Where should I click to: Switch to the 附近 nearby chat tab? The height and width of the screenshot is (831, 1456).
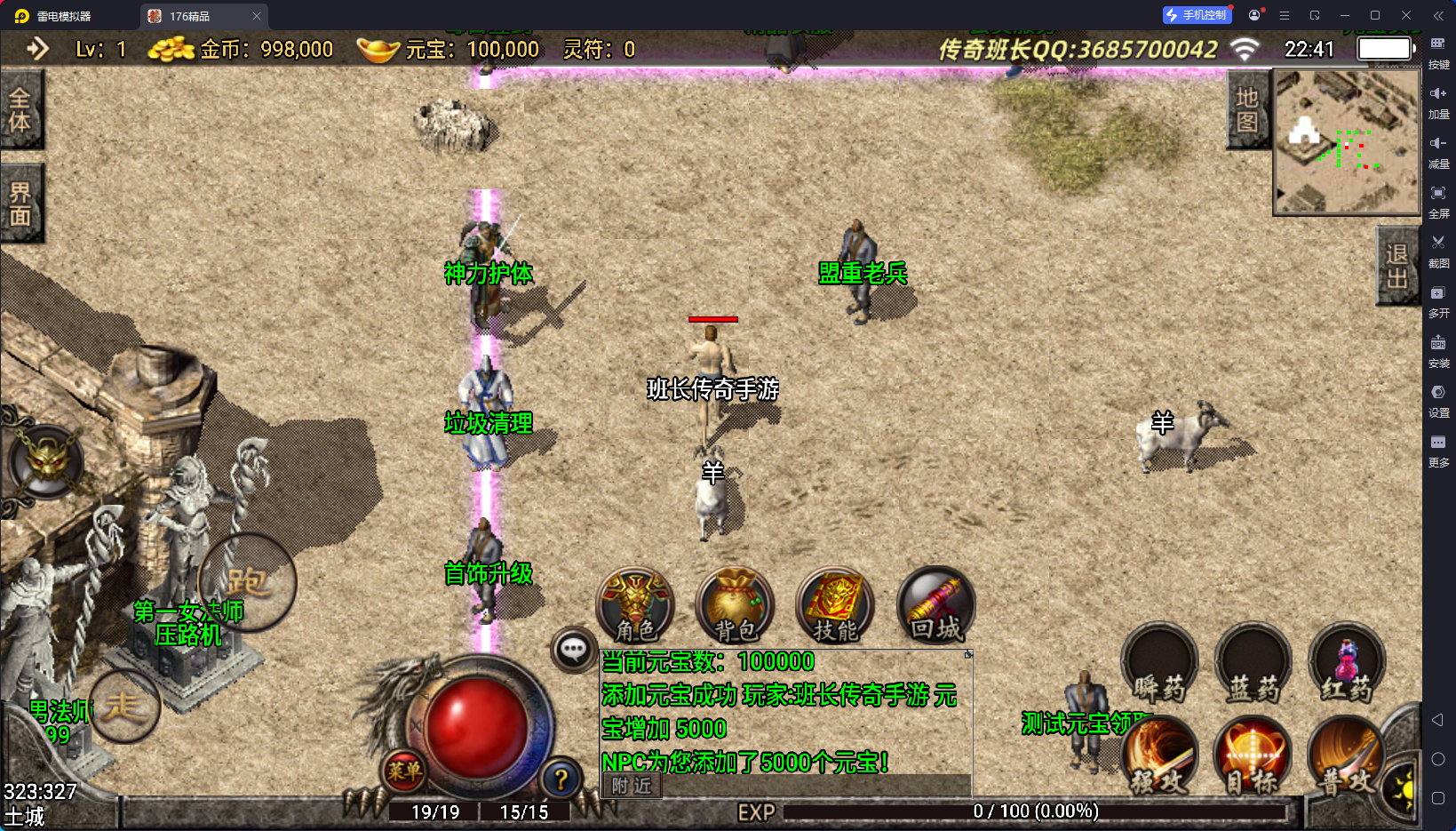point(632,786)
